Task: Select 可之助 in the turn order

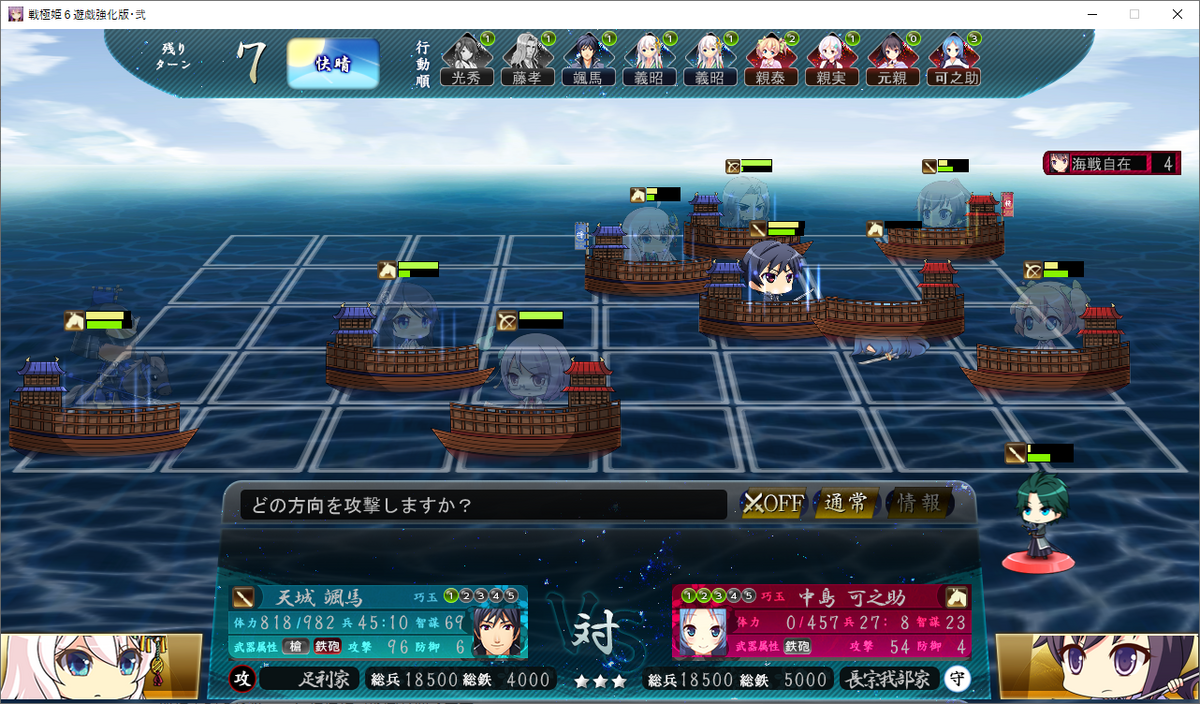Action: tap(953, 60)
